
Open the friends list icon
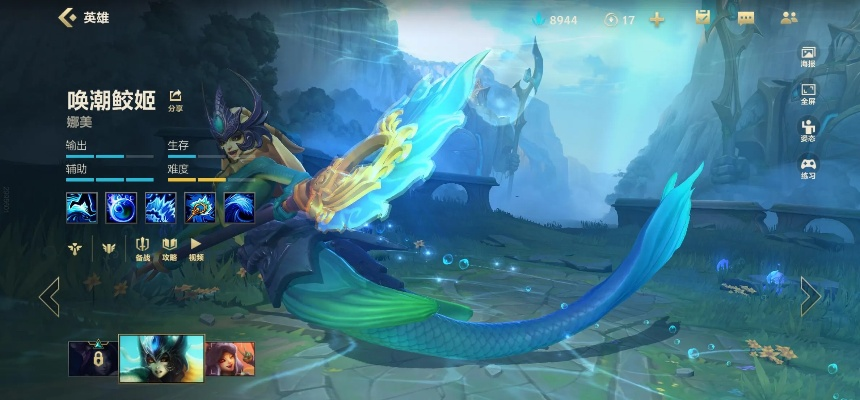pos(789,17)
